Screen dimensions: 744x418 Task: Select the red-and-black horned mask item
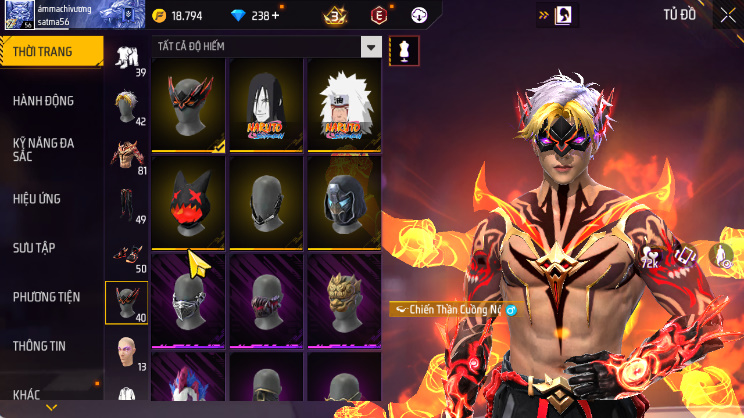(189, 104)
